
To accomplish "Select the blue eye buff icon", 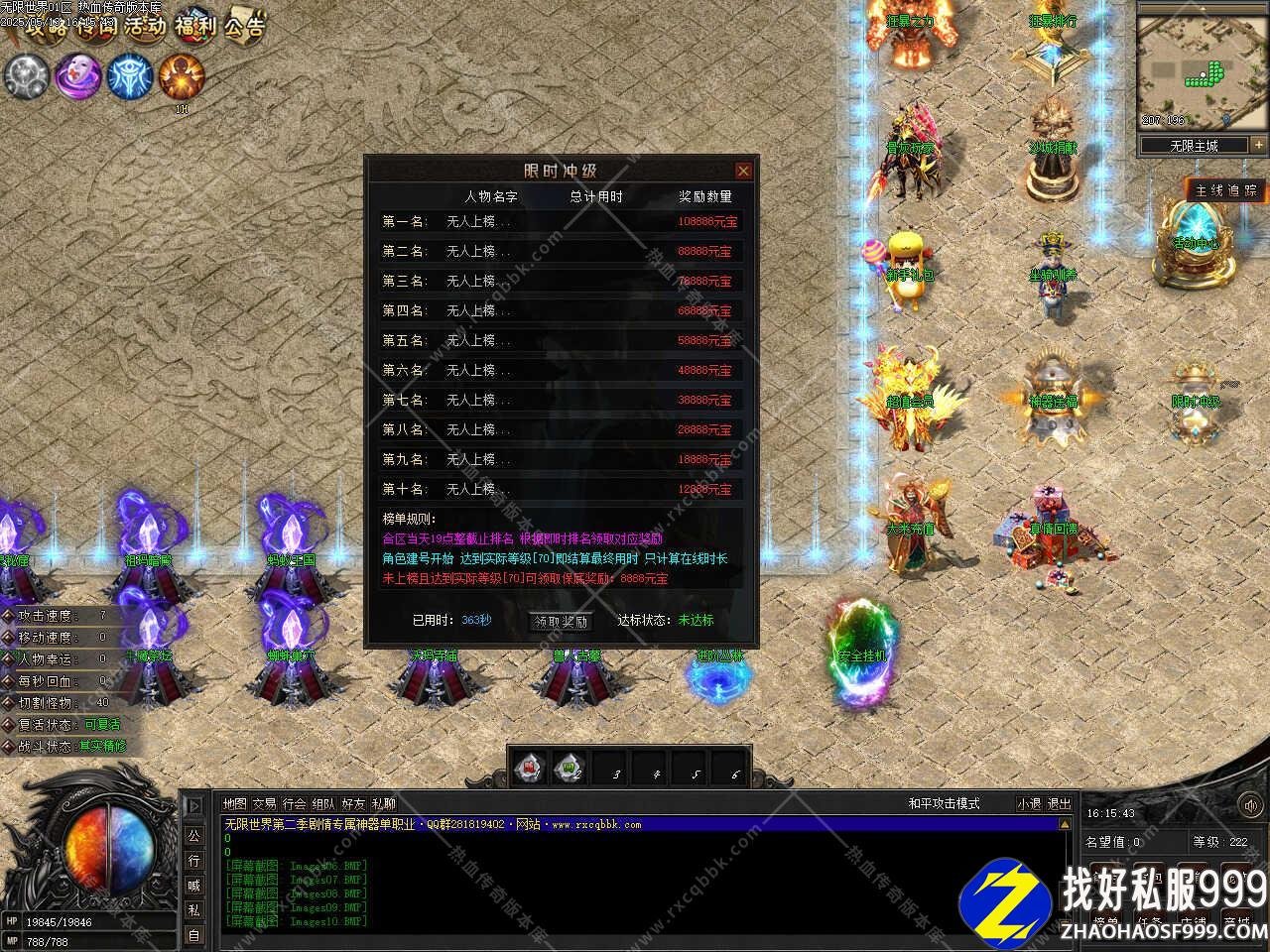I will tap(129, 76).
